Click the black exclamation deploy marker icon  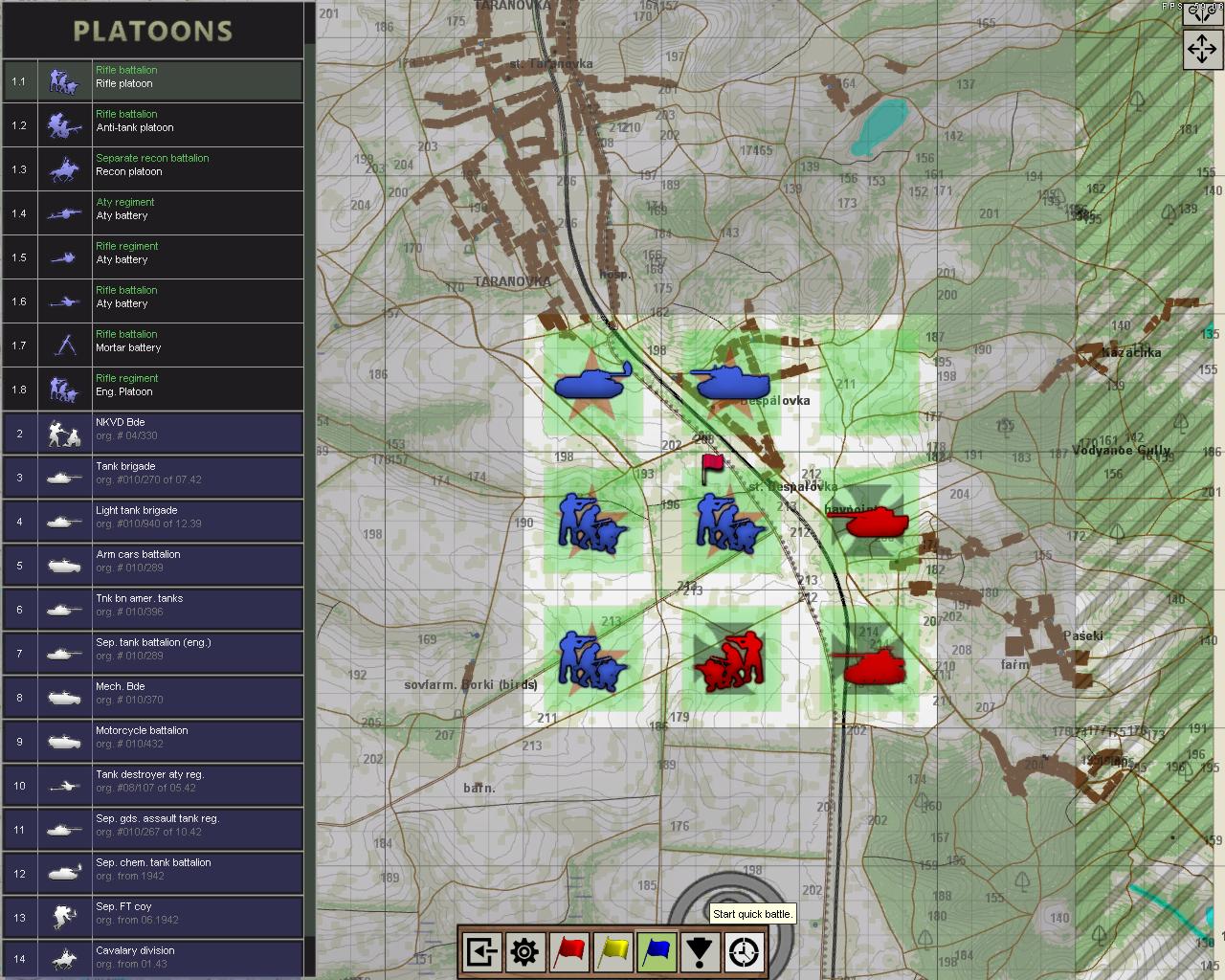coord(702,951)
